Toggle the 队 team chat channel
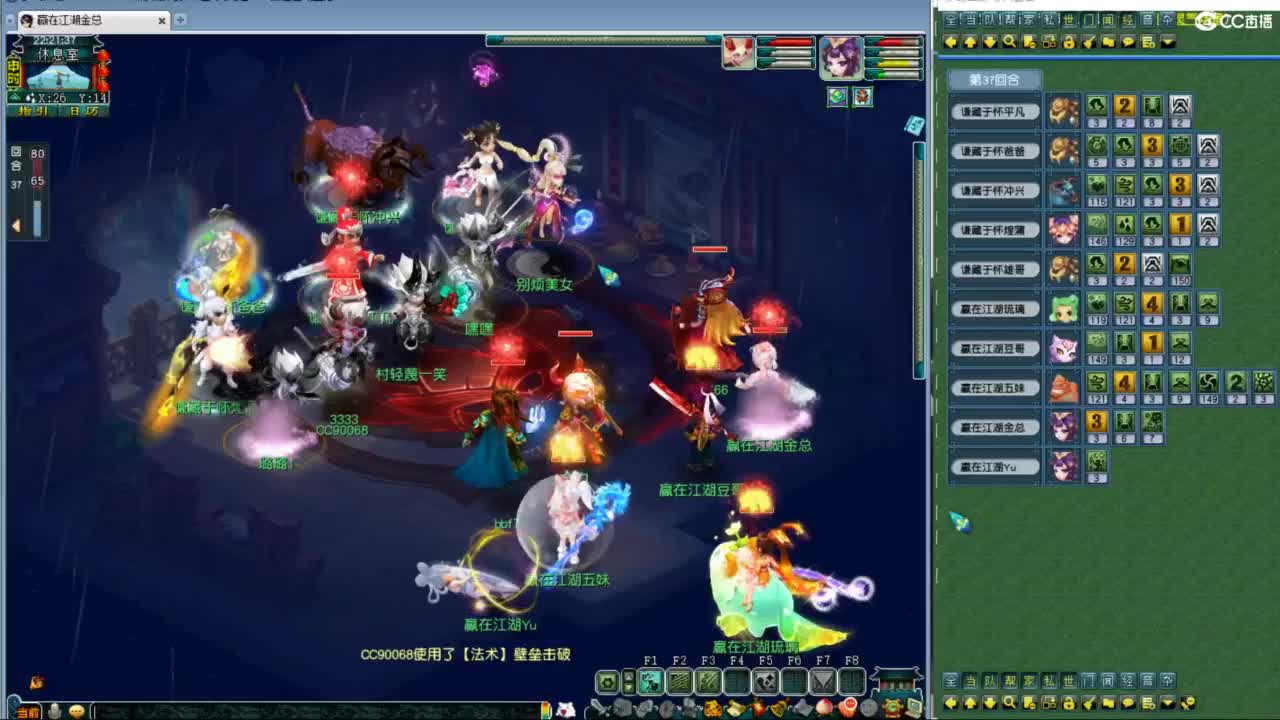 990,19
